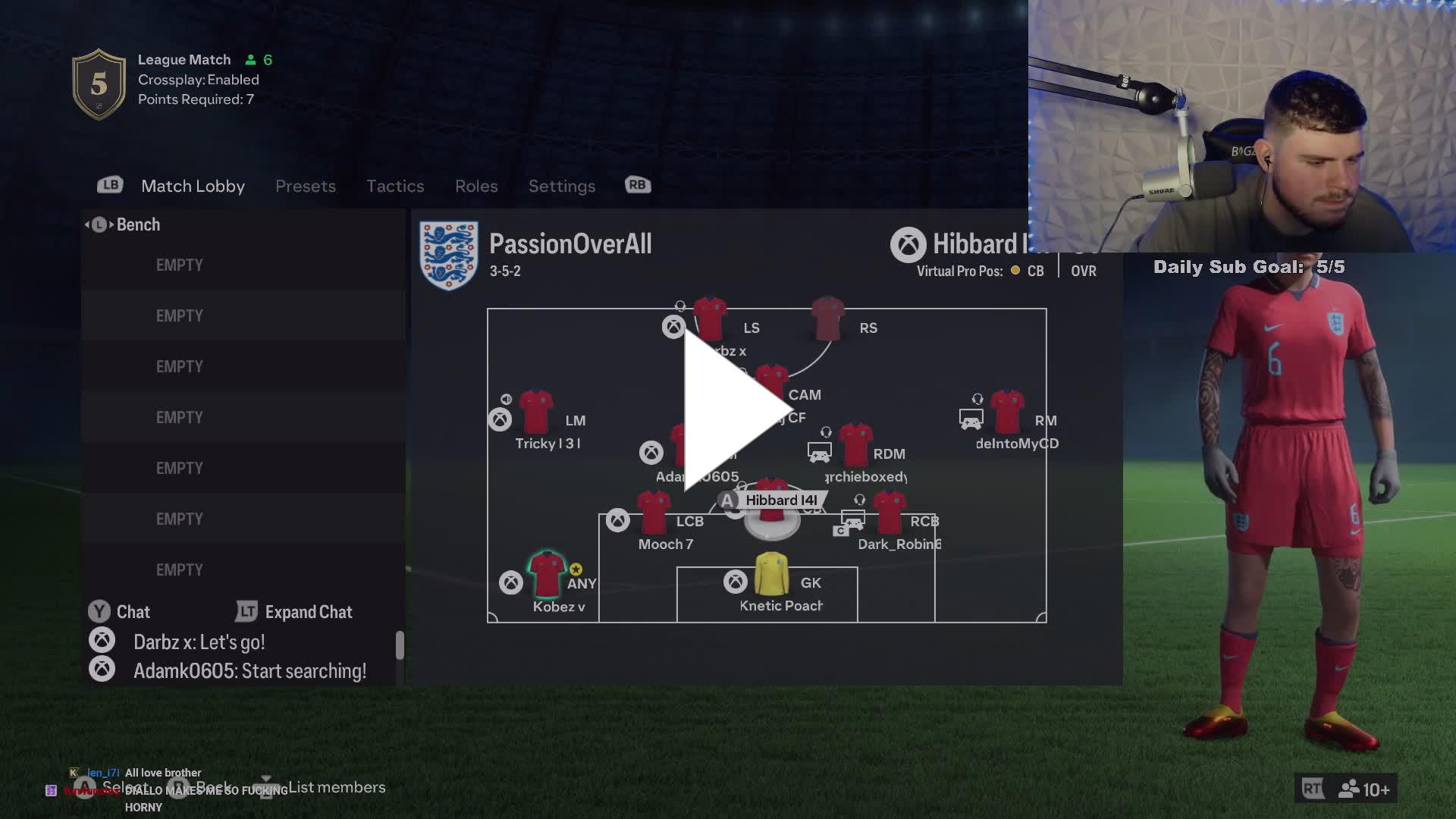Select the Match Lobby tab

tap(193, 186)
